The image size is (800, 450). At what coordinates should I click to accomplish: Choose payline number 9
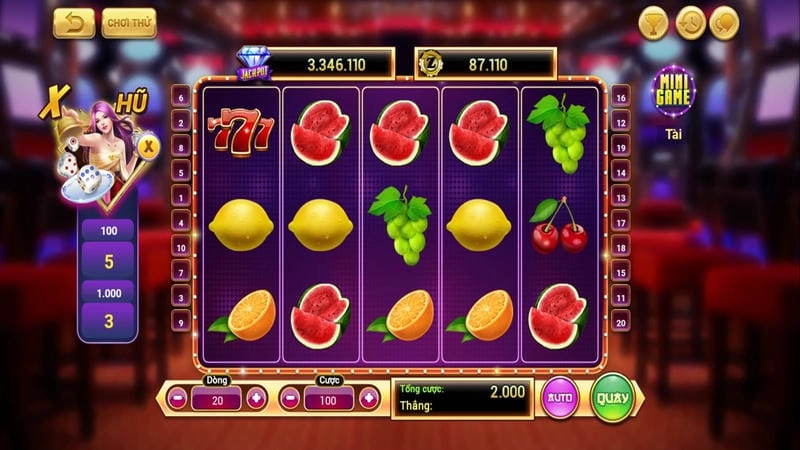(181, 322)
